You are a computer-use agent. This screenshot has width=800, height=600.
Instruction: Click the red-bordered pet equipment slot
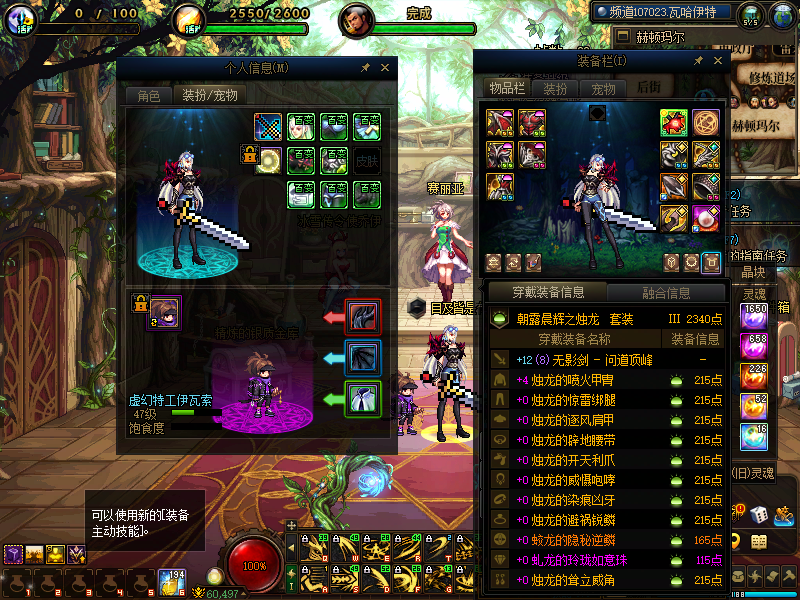[x=360, y=317]
